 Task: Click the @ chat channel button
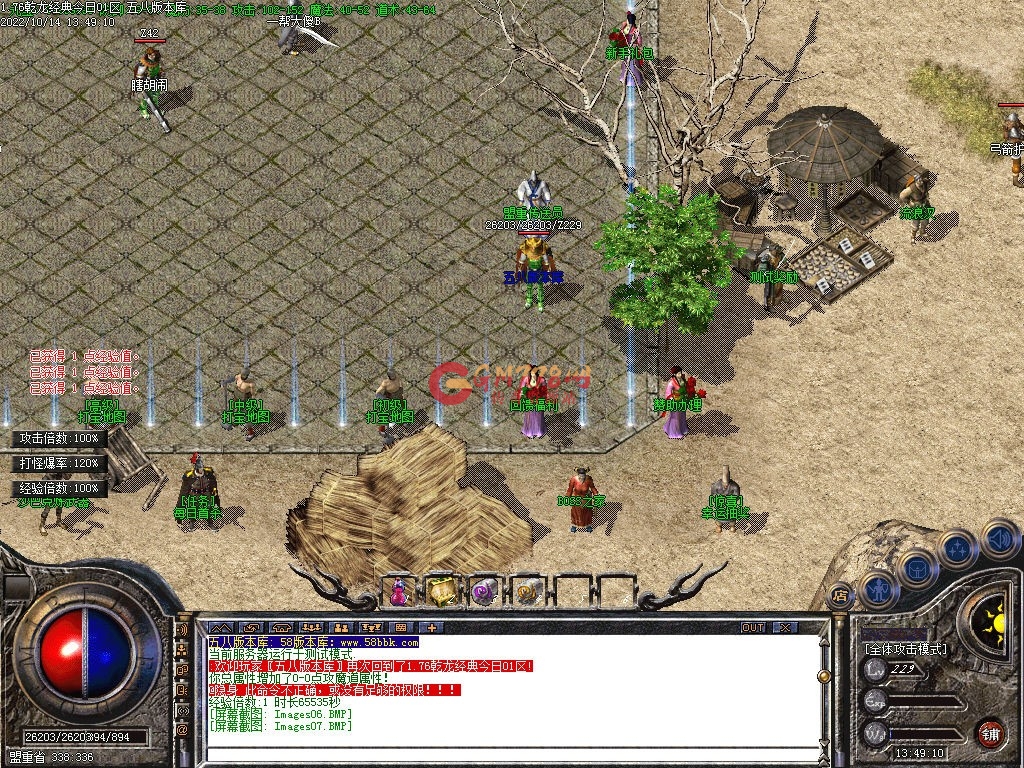(182, 730)
